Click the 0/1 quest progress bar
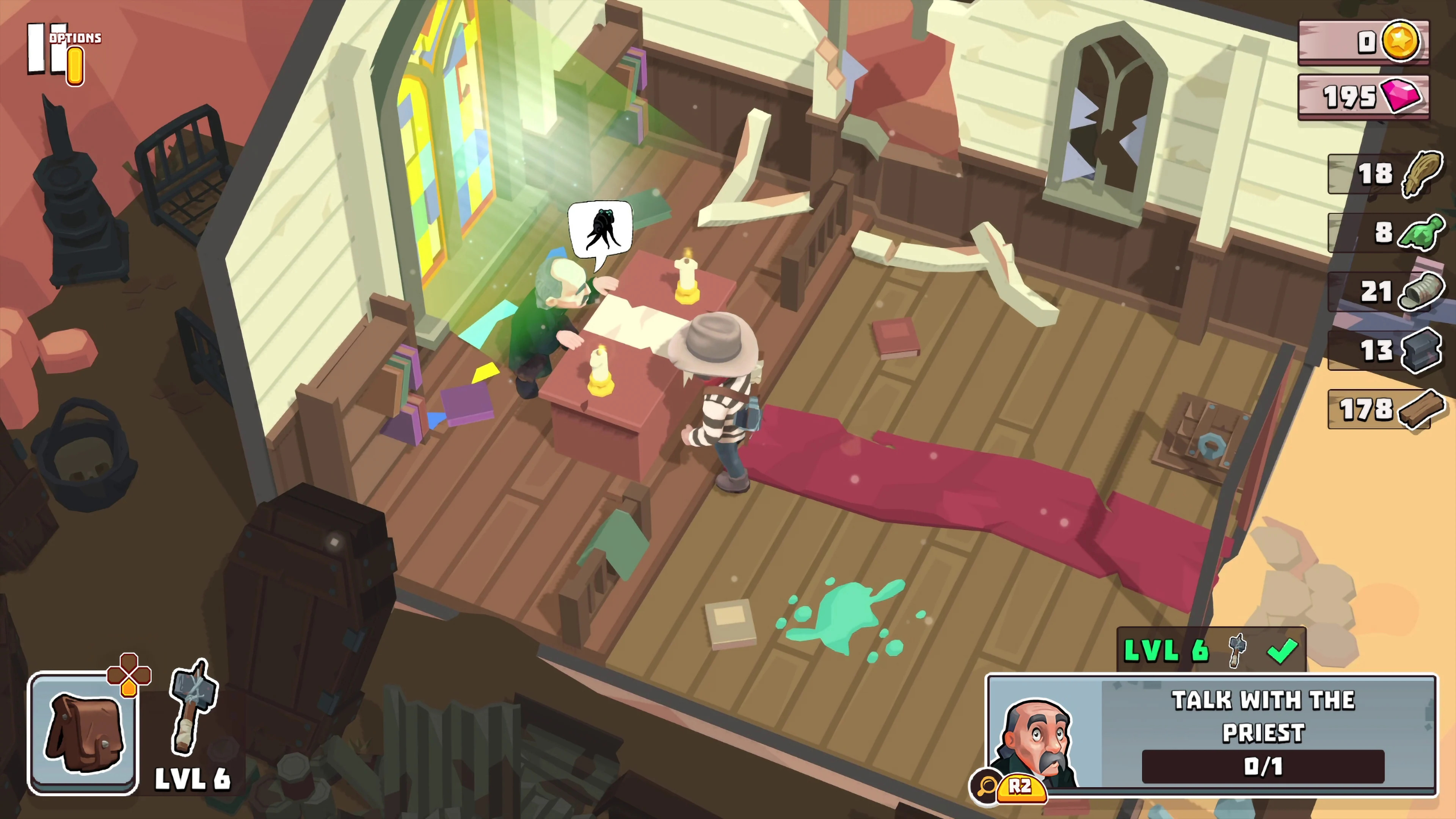Viewport: 1456px width, 819px height. tap(1261, 767)
